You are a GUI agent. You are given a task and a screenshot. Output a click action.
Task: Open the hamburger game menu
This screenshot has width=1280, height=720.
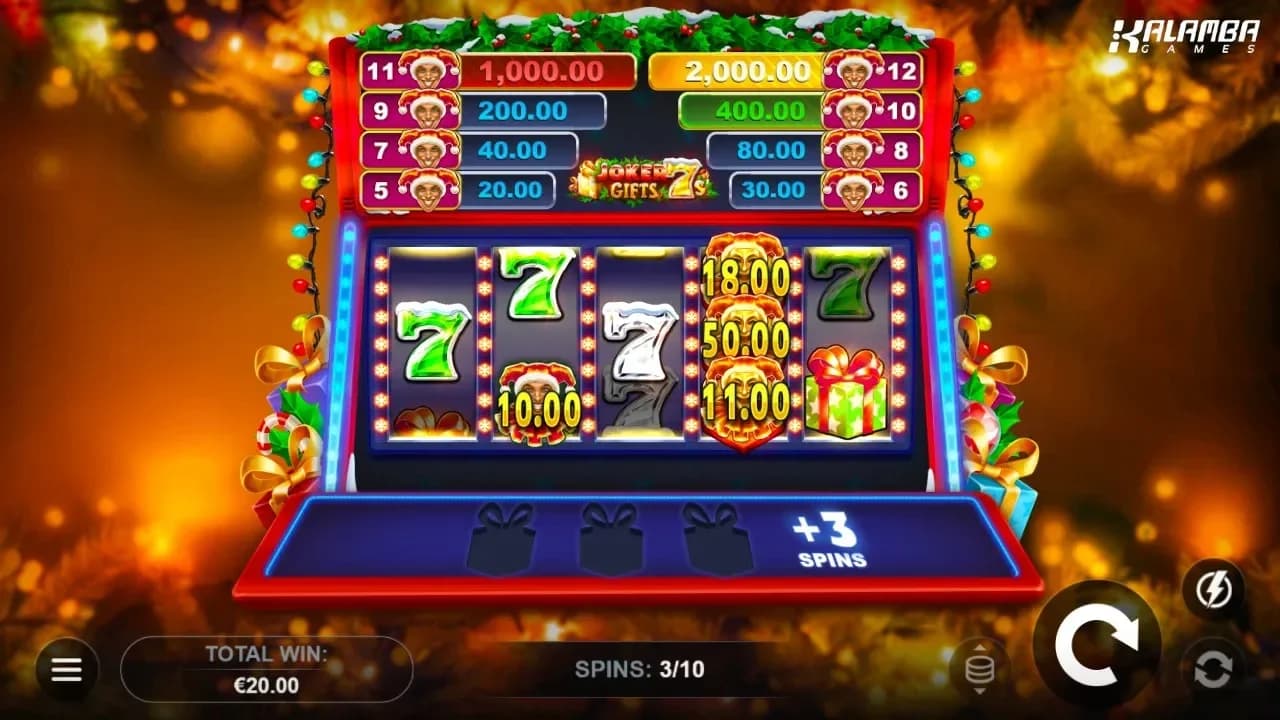[65, 667]
